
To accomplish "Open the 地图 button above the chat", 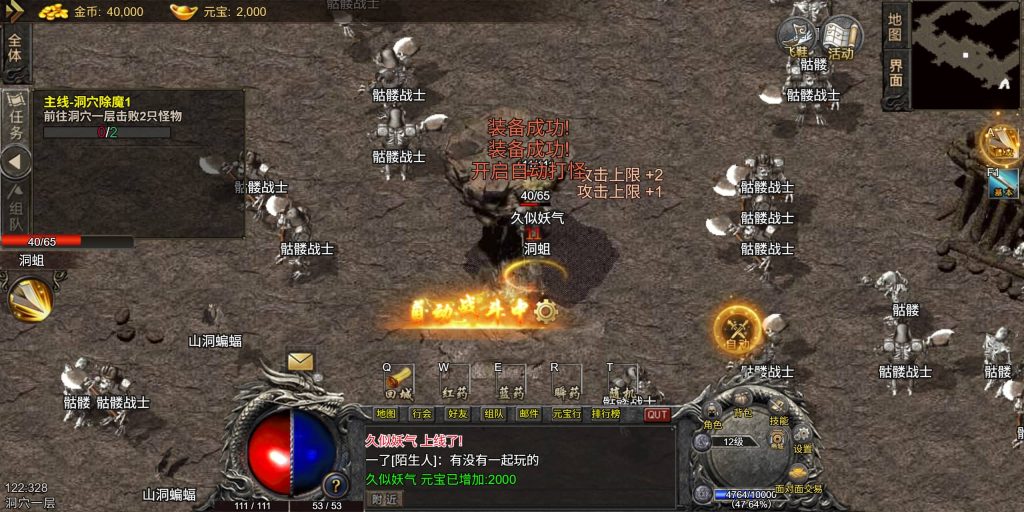I will point(386,413).
